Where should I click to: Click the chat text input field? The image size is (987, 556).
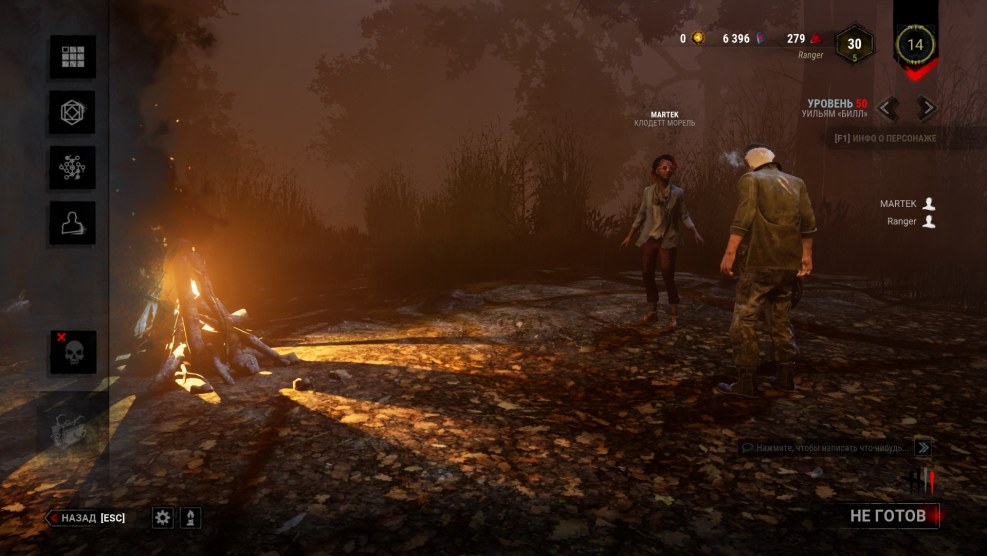[825, 448]
